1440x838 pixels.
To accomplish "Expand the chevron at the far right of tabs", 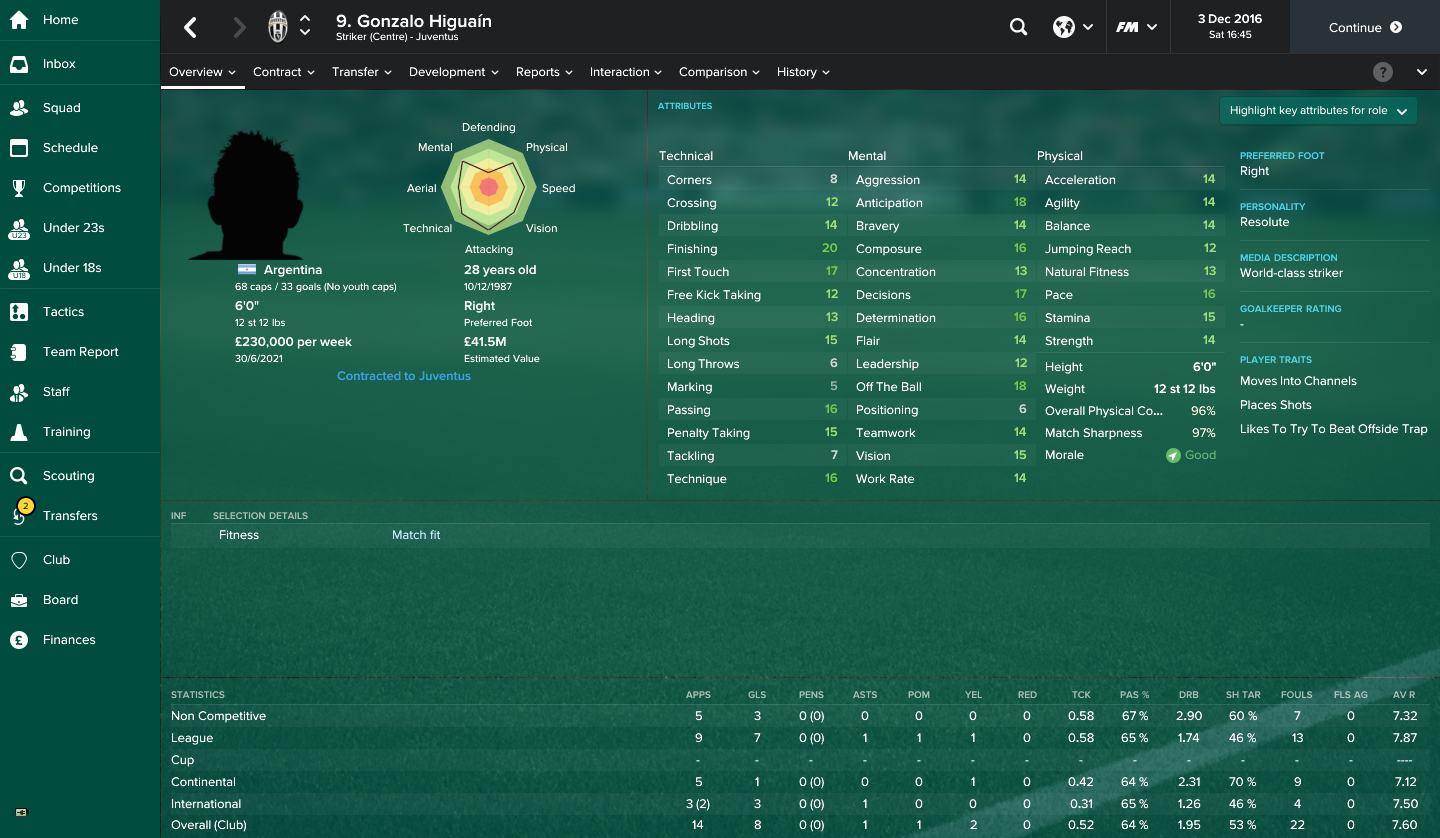I will [x=1422, y=71].
